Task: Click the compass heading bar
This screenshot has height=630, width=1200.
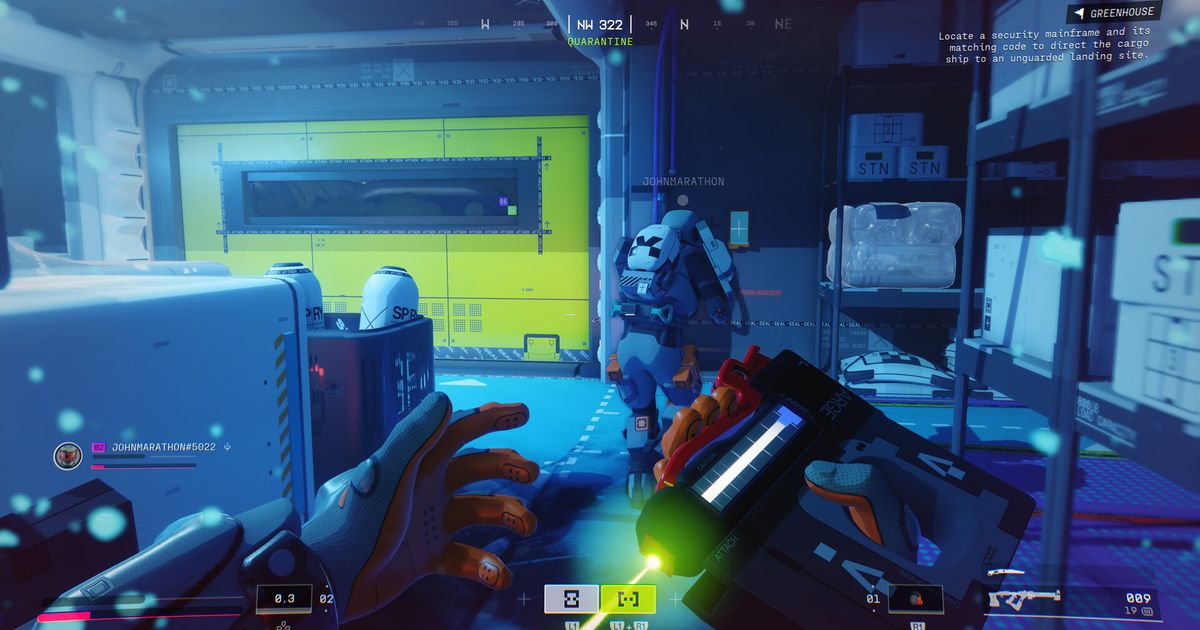Action: pyautogui.click(x=600, y=24)
